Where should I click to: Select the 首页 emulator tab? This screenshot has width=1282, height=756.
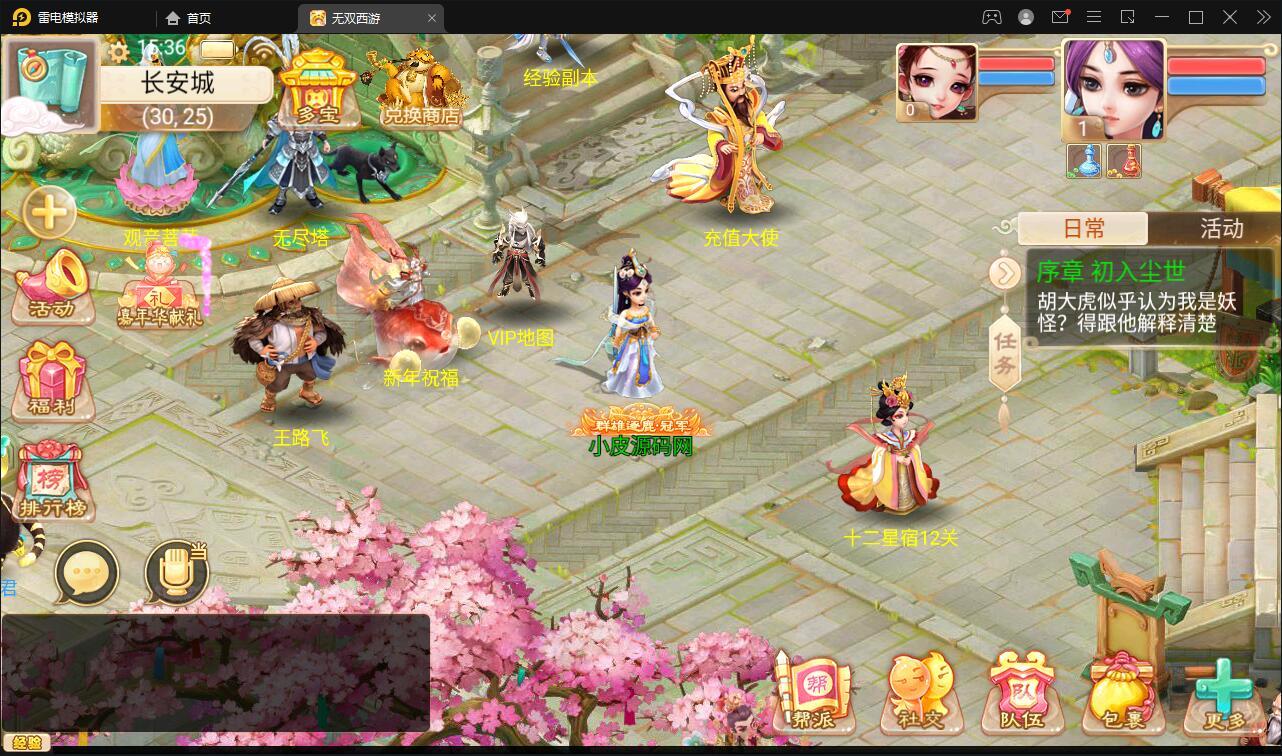pyautogui.click(x=187, y=17)
